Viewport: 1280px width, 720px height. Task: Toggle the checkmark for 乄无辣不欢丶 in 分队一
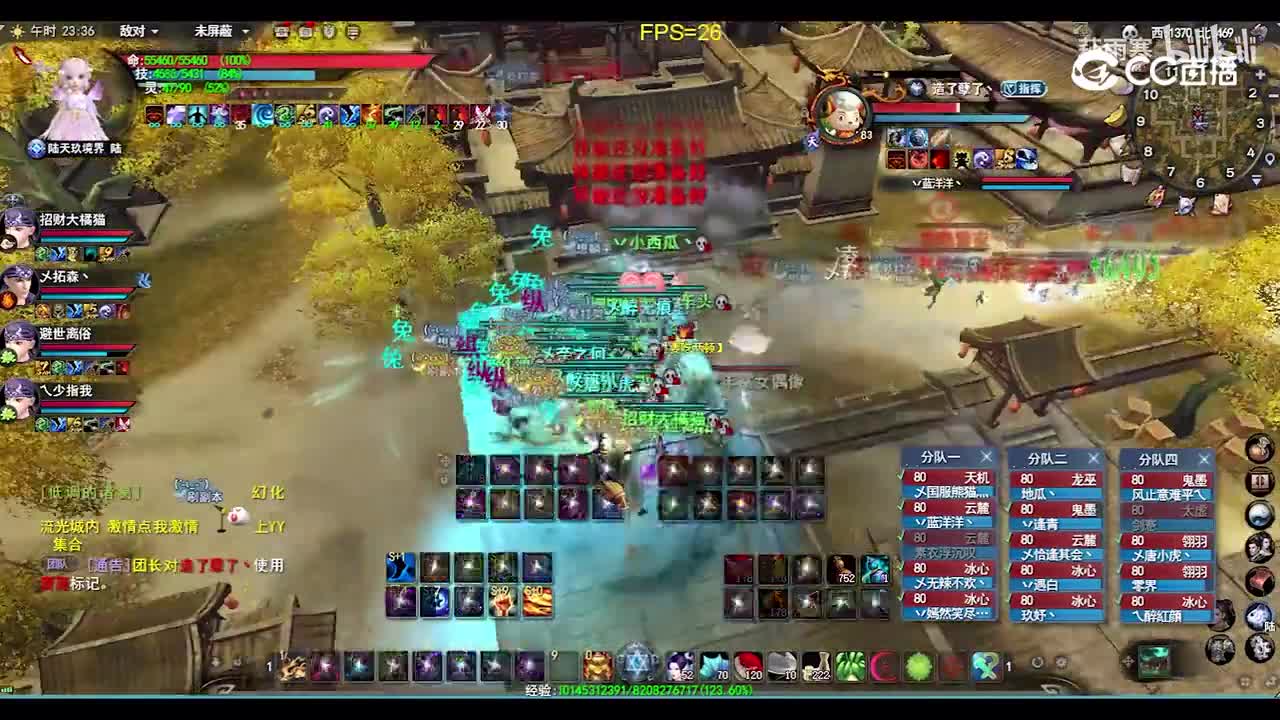click(x=898, y=568)
